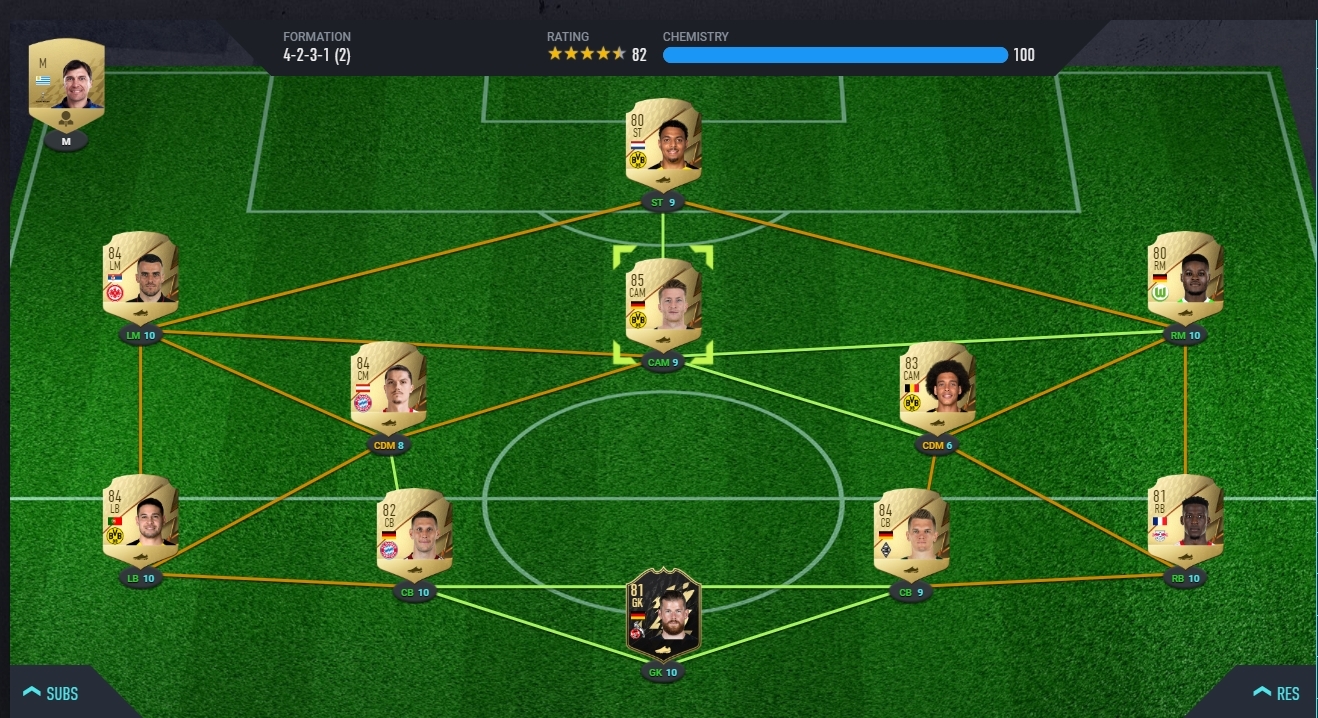Select the 80-rated striker card
The height and width of the screenshot is (718, 1318).
tap(663, 146)
